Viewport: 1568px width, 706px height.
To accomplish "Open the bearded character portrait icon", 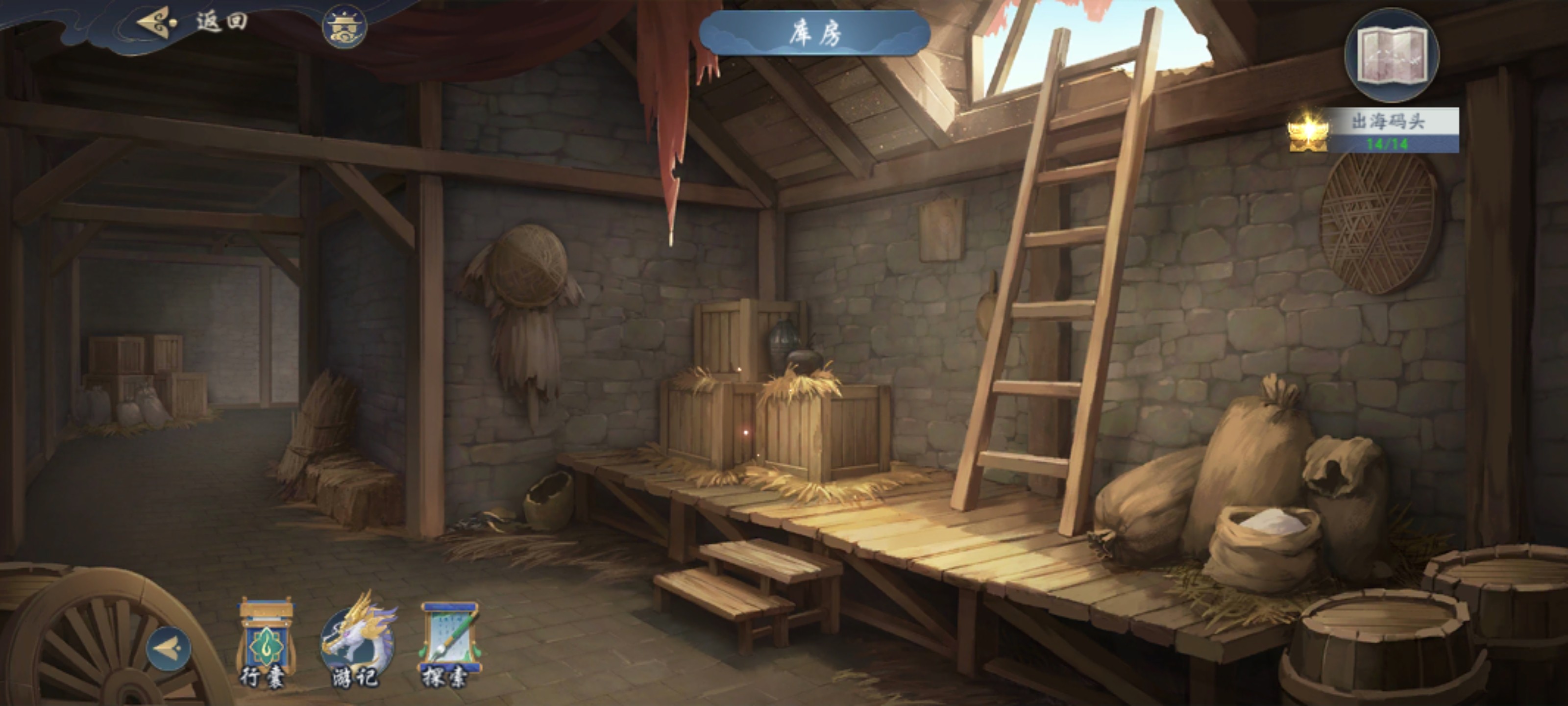I will (344, 27).
